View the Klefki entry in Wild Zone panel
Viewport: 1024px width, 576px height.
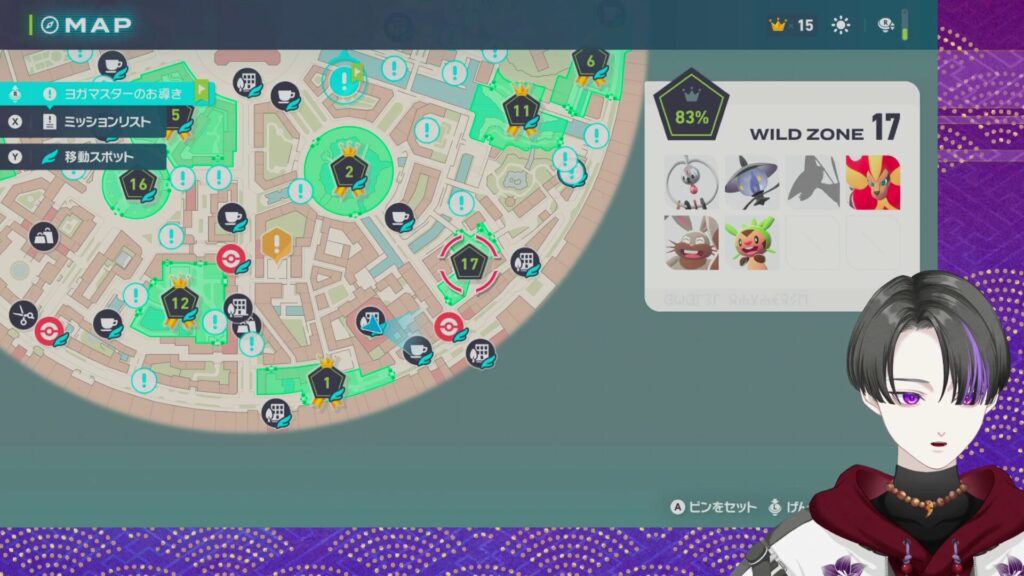692,182
